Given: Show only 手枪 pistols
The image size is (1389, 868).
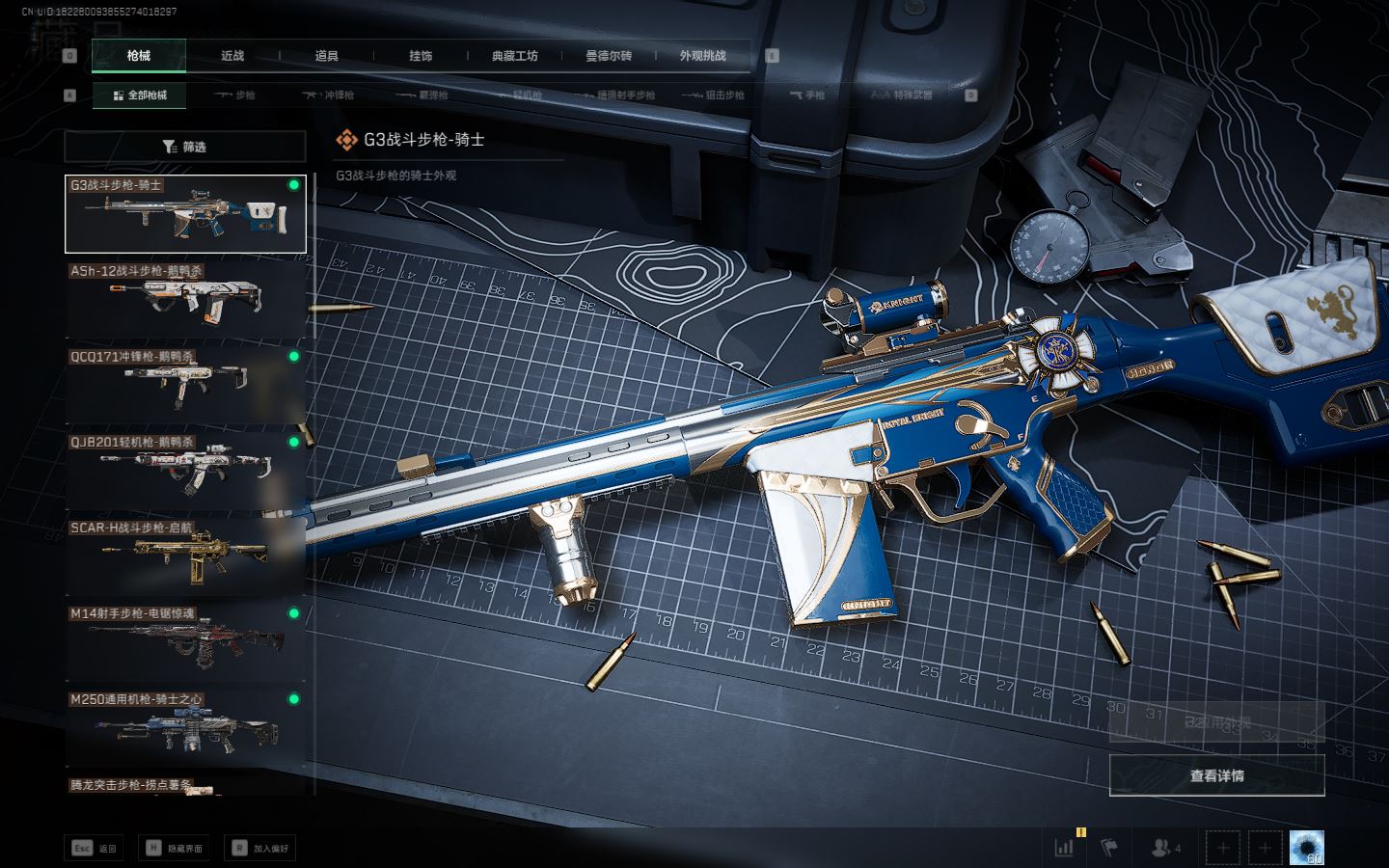Looking at the screenshot, I should point(807,95).
